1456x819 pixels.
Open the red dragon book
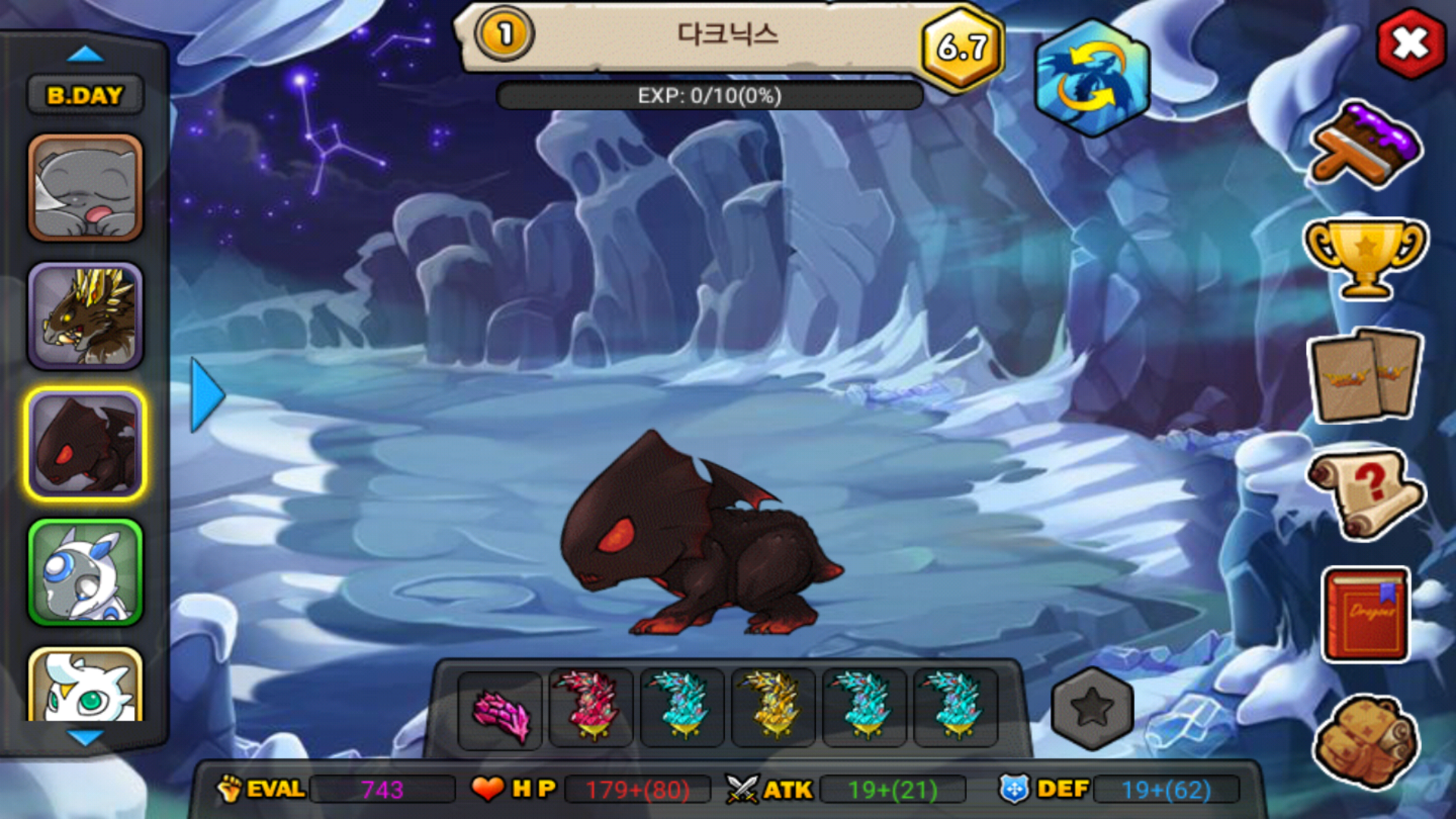coord(1365,614)
